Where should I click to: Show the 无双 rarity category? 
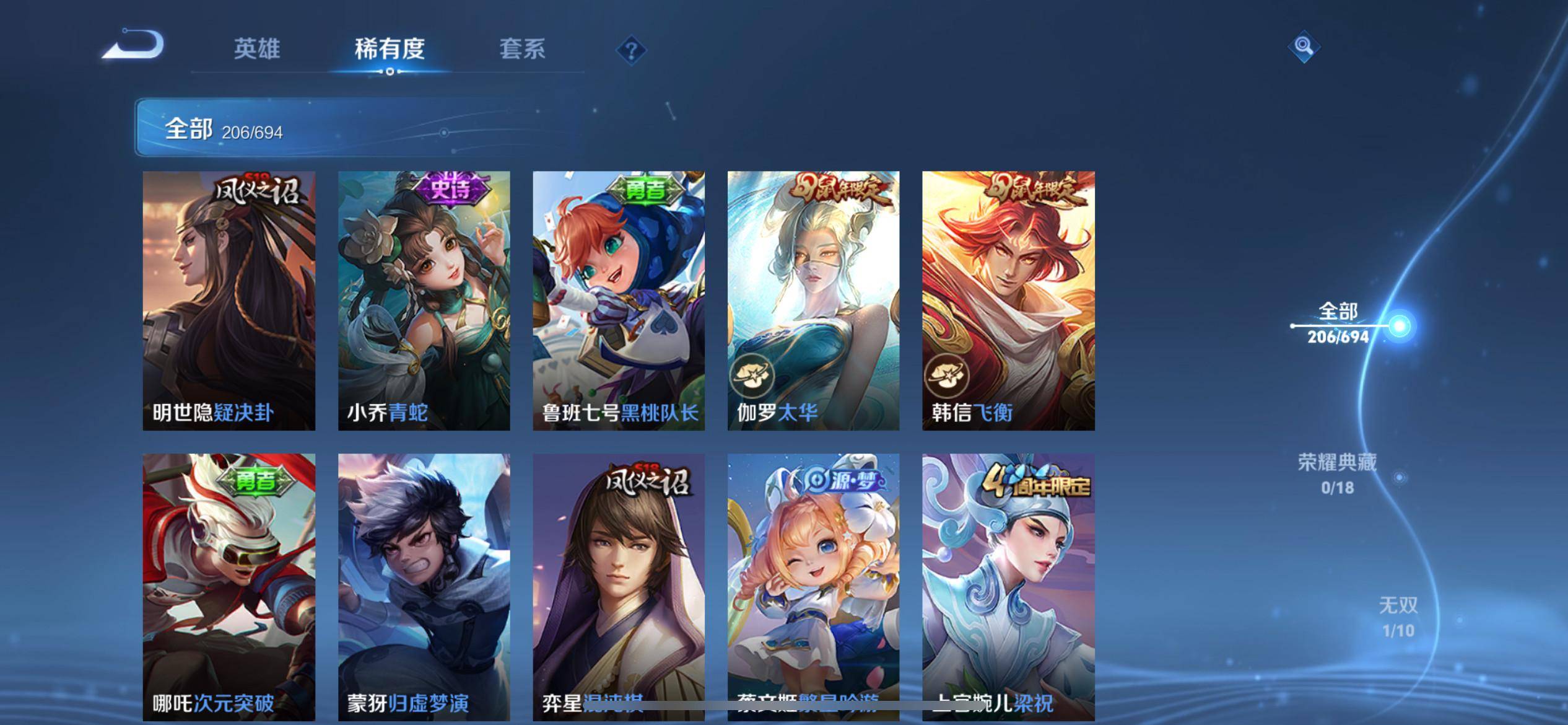click(1398, 617)
